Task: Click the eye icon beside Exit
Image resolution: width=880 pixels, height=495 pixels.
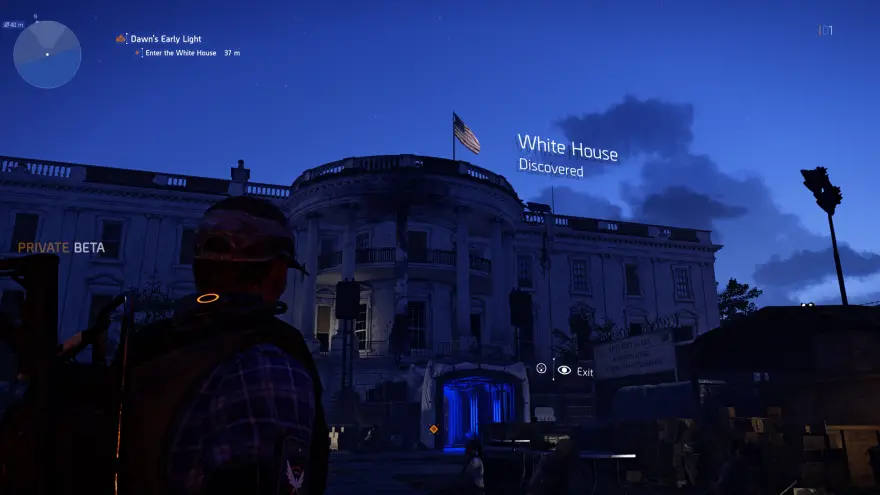Action: tap(564, 370)
